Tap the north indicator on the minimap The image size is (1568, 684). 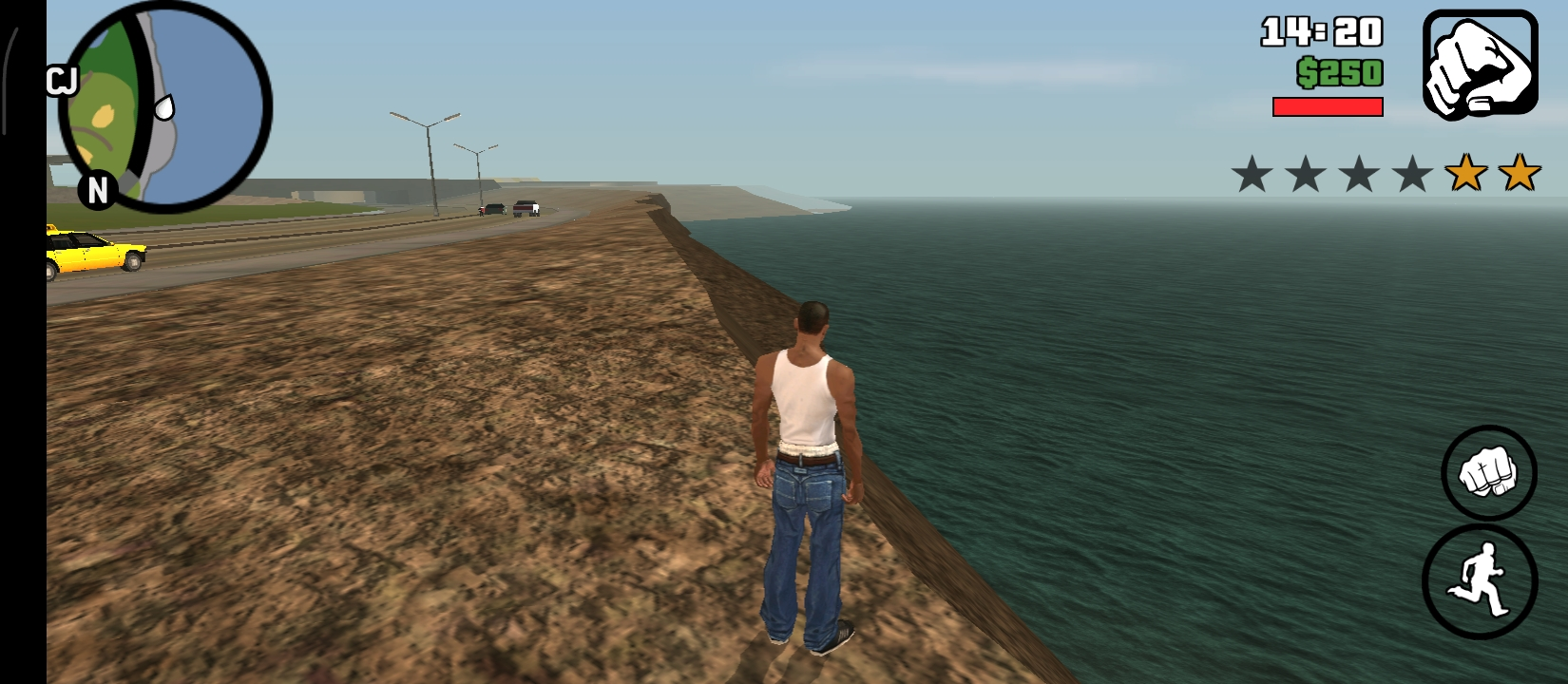pyautogui.click(x=99, y=191)
